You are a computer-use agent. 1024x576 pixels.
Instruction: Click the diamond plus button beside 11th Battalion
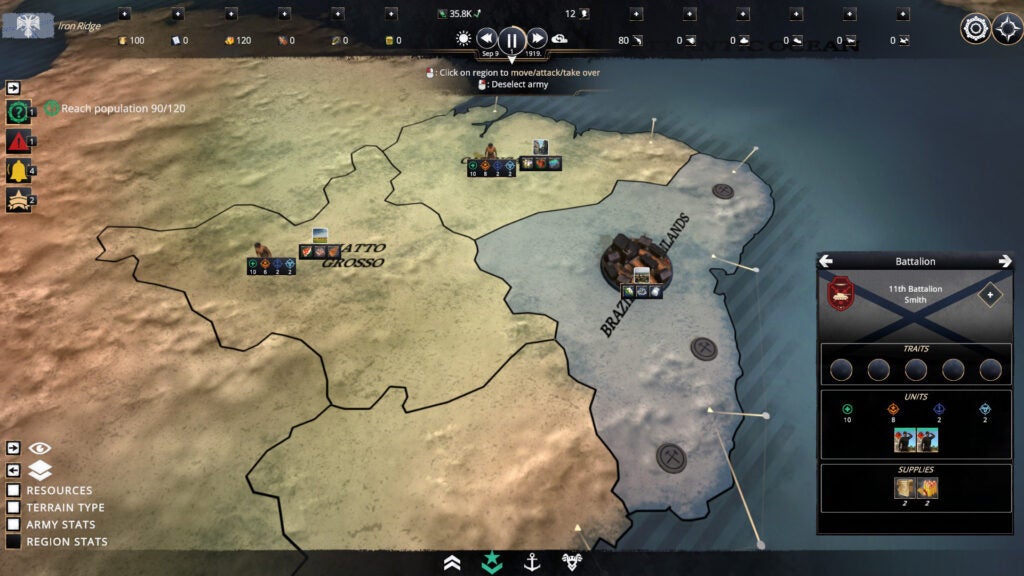click(989, 295)
